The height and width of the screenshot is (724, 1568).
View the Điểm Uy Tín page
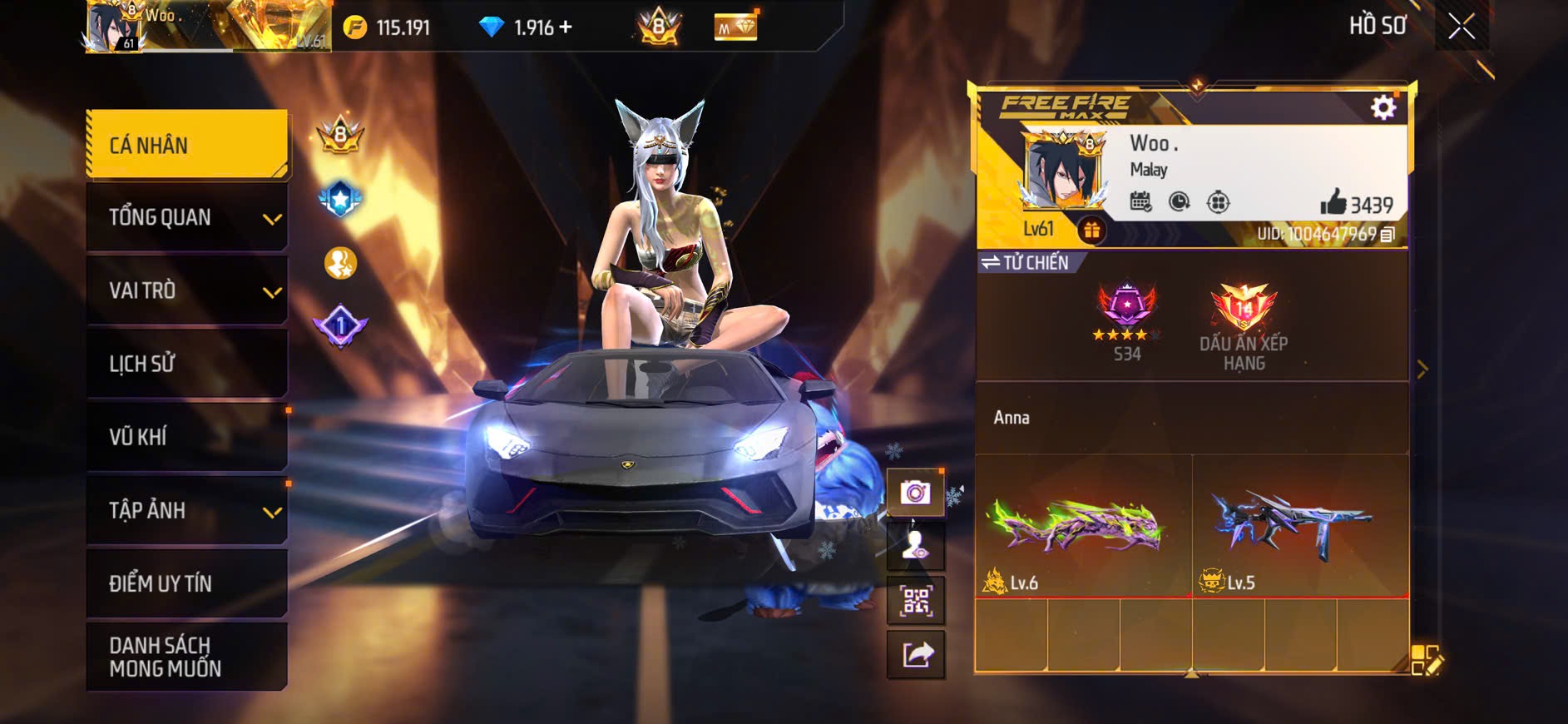click(187, 583)
